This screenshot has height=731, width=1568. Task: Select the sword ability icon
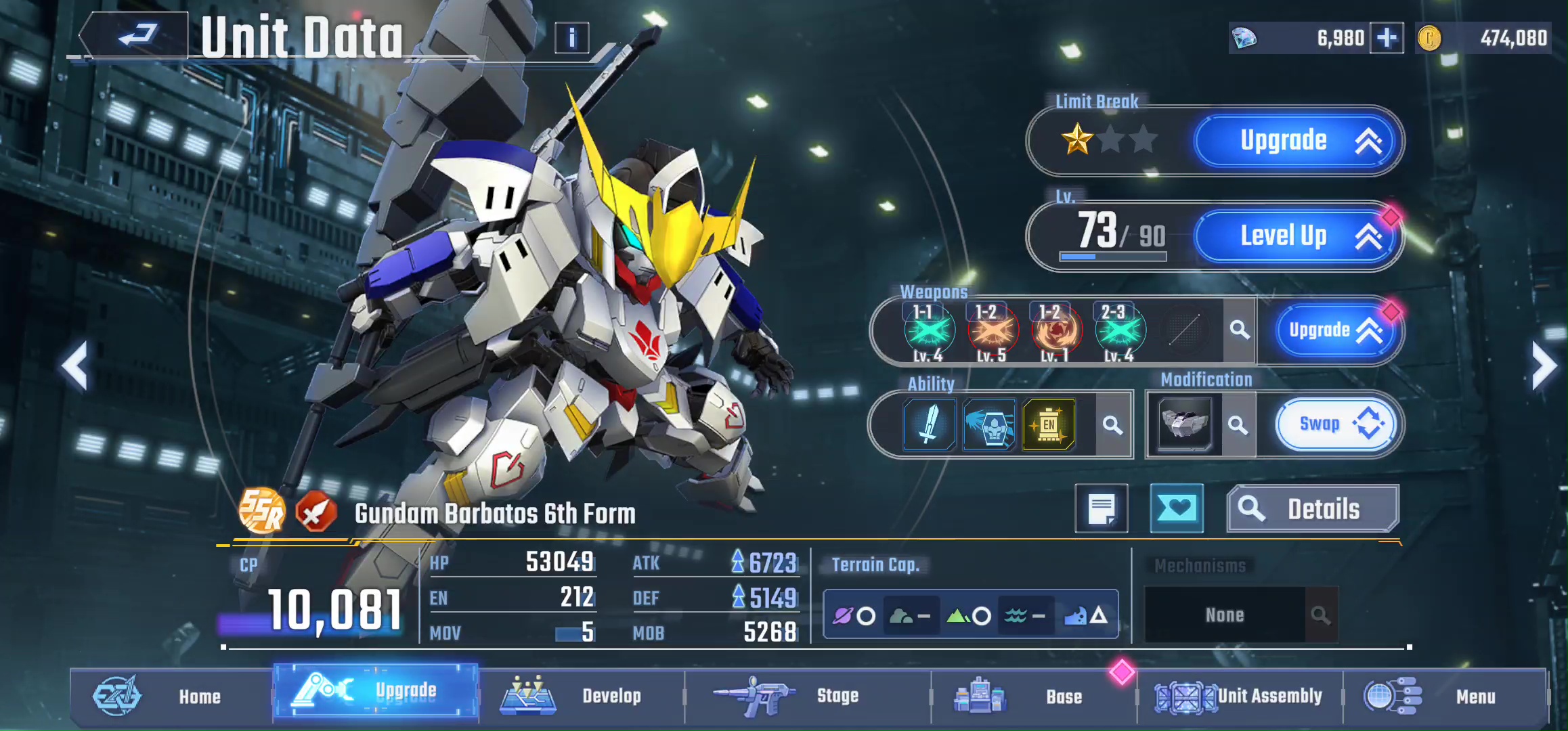[x=930, y=424]
